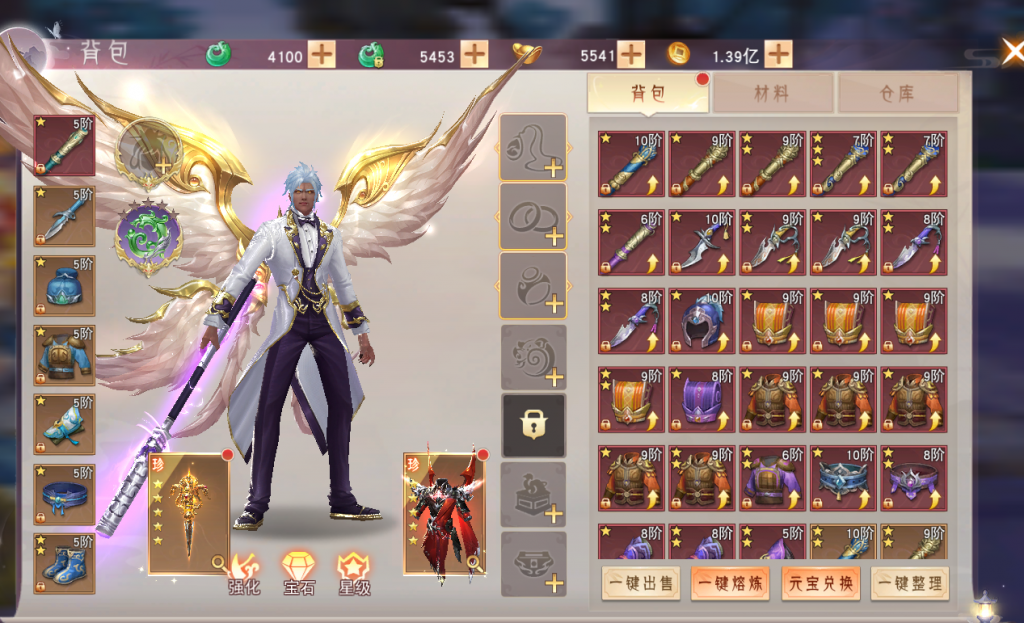Choose the equipped blue hat slot
Viewport: 1024px width, 623px height.
click(x=65, y=286)
